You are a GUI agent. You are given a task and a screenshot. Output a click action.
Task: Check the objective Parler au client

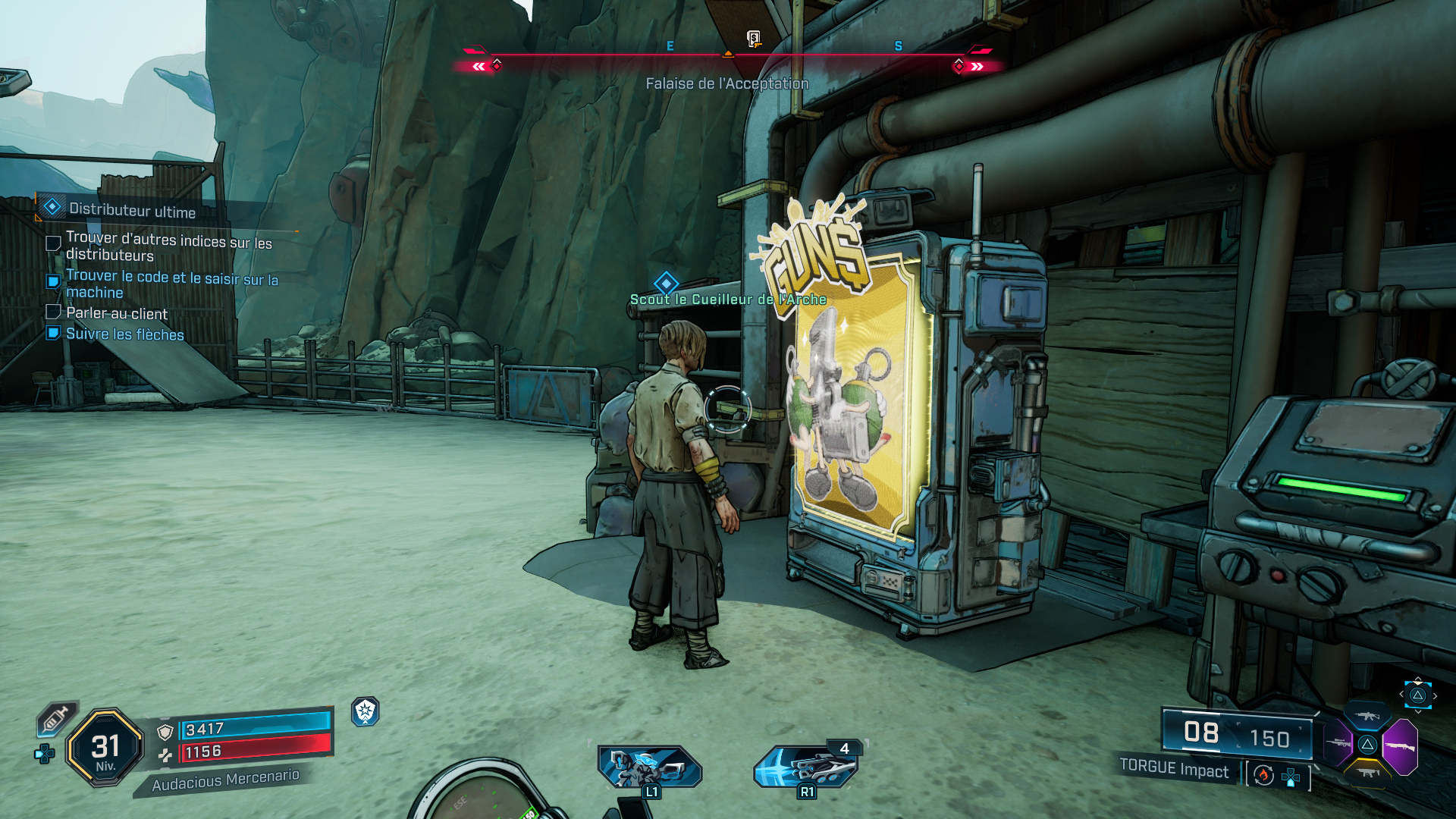[54, 311]
